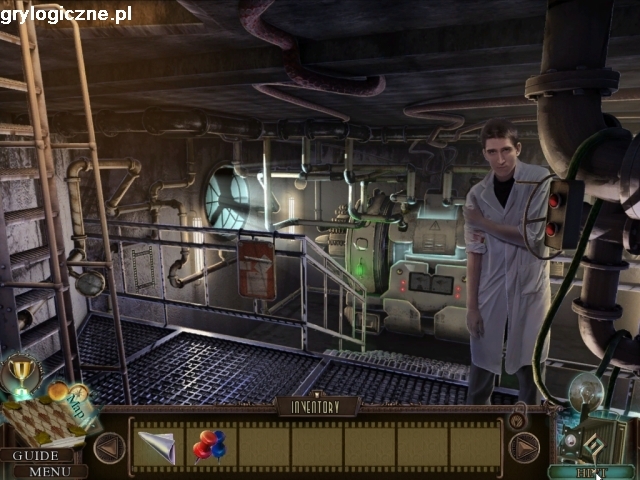Screen dimensions: 640x480
Task: Open the game Menu
Action: point(47,471)
